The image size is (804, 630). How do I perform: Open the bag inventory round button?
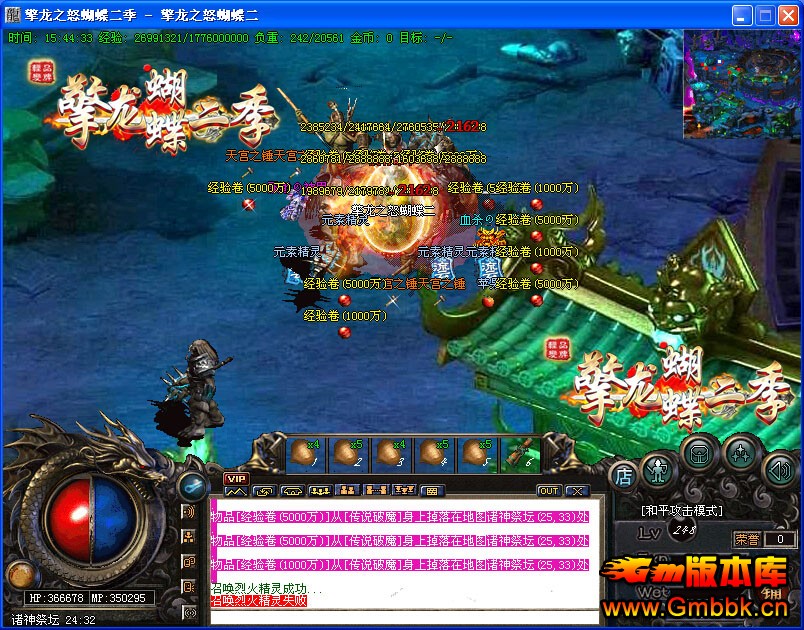(697, 454)
